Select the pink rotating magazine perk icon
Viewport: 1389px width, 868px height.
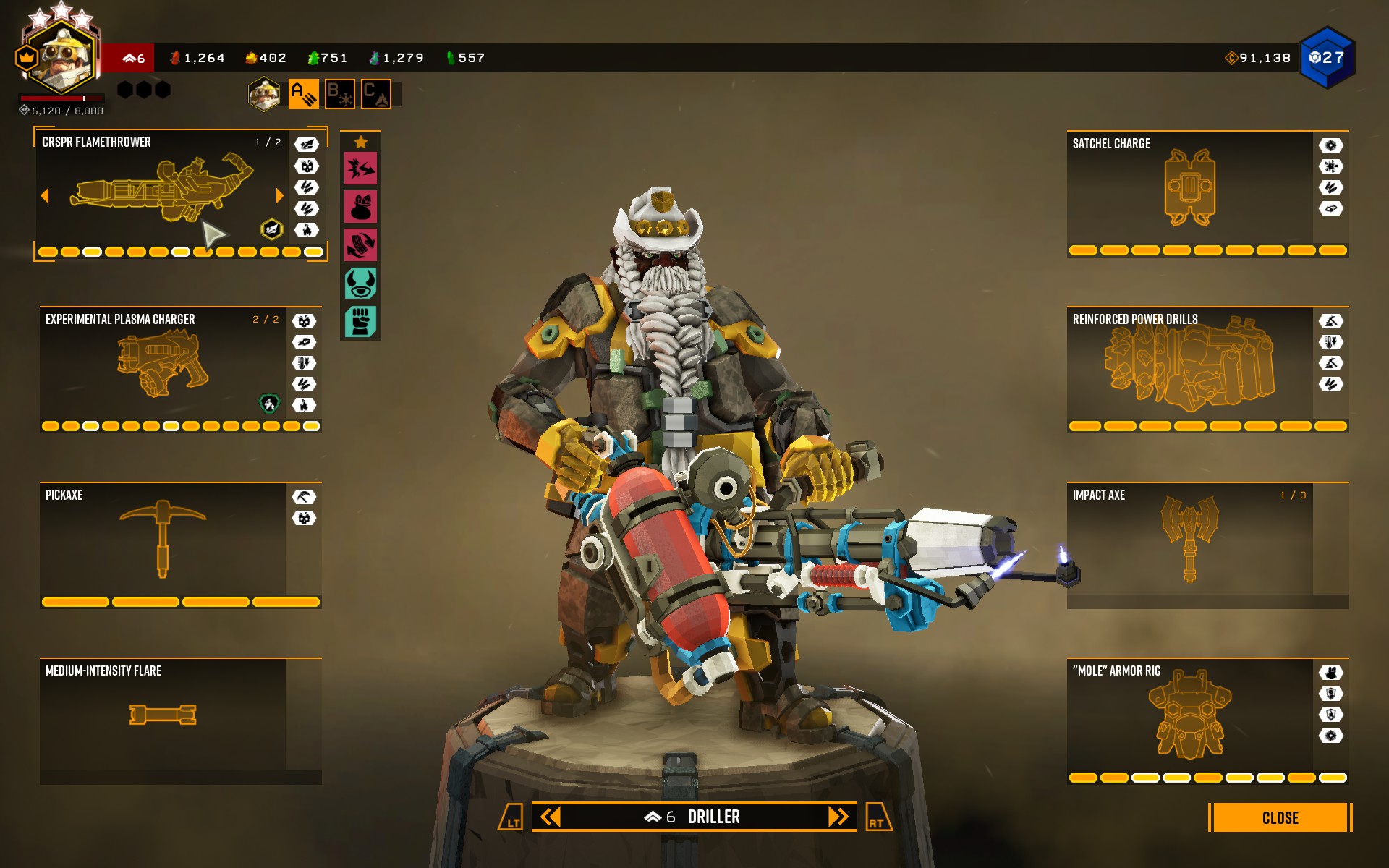click(x=362, y=245)
